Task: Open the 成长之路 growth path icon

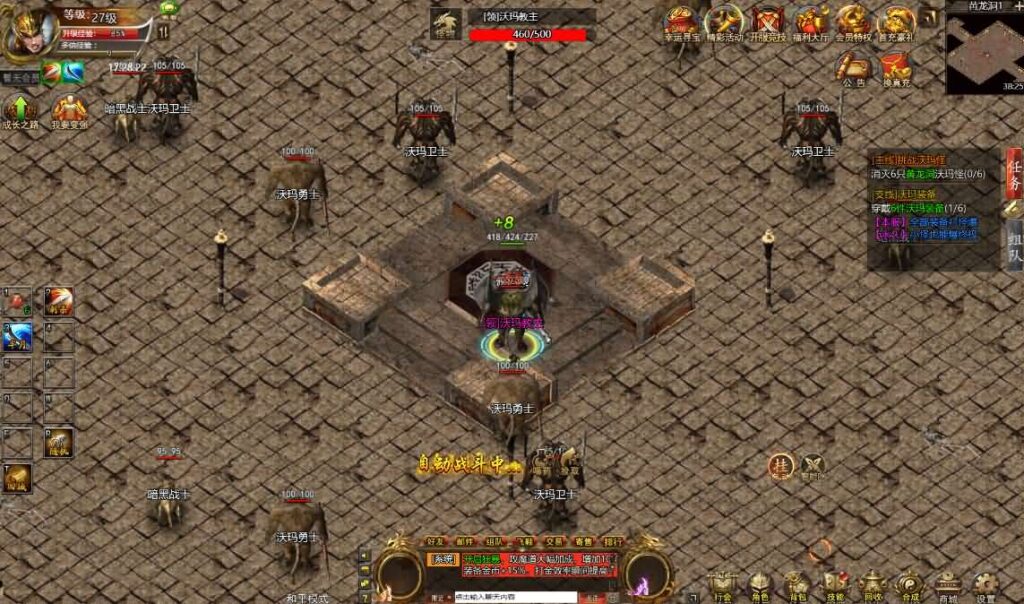Action: click(x=21, y=110)
